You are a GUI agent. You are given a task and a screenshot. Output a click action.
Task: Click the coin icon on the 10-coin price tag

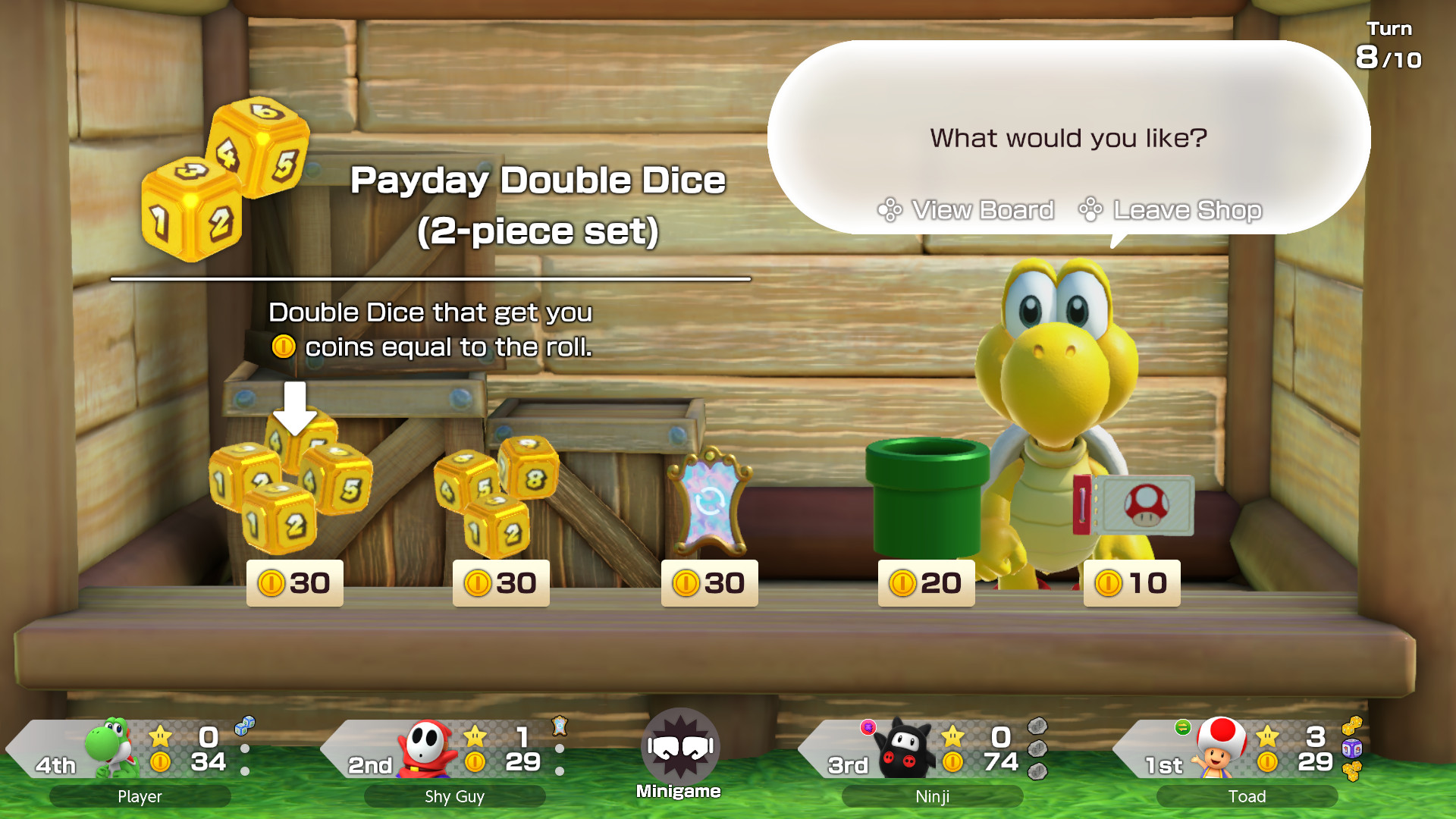1106,582
